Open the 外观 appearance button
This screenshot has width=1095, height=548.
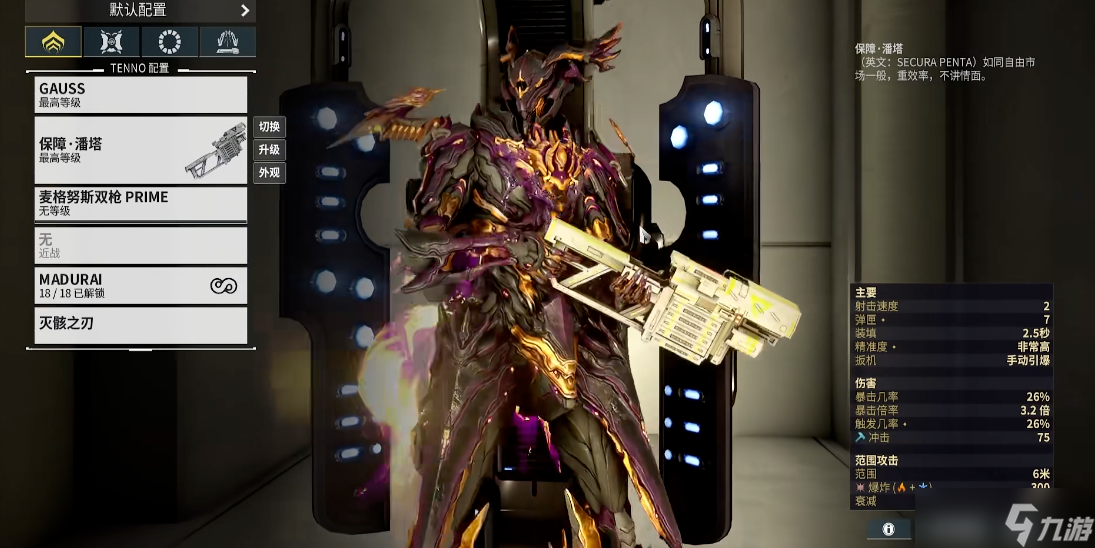tap(269, 173)
